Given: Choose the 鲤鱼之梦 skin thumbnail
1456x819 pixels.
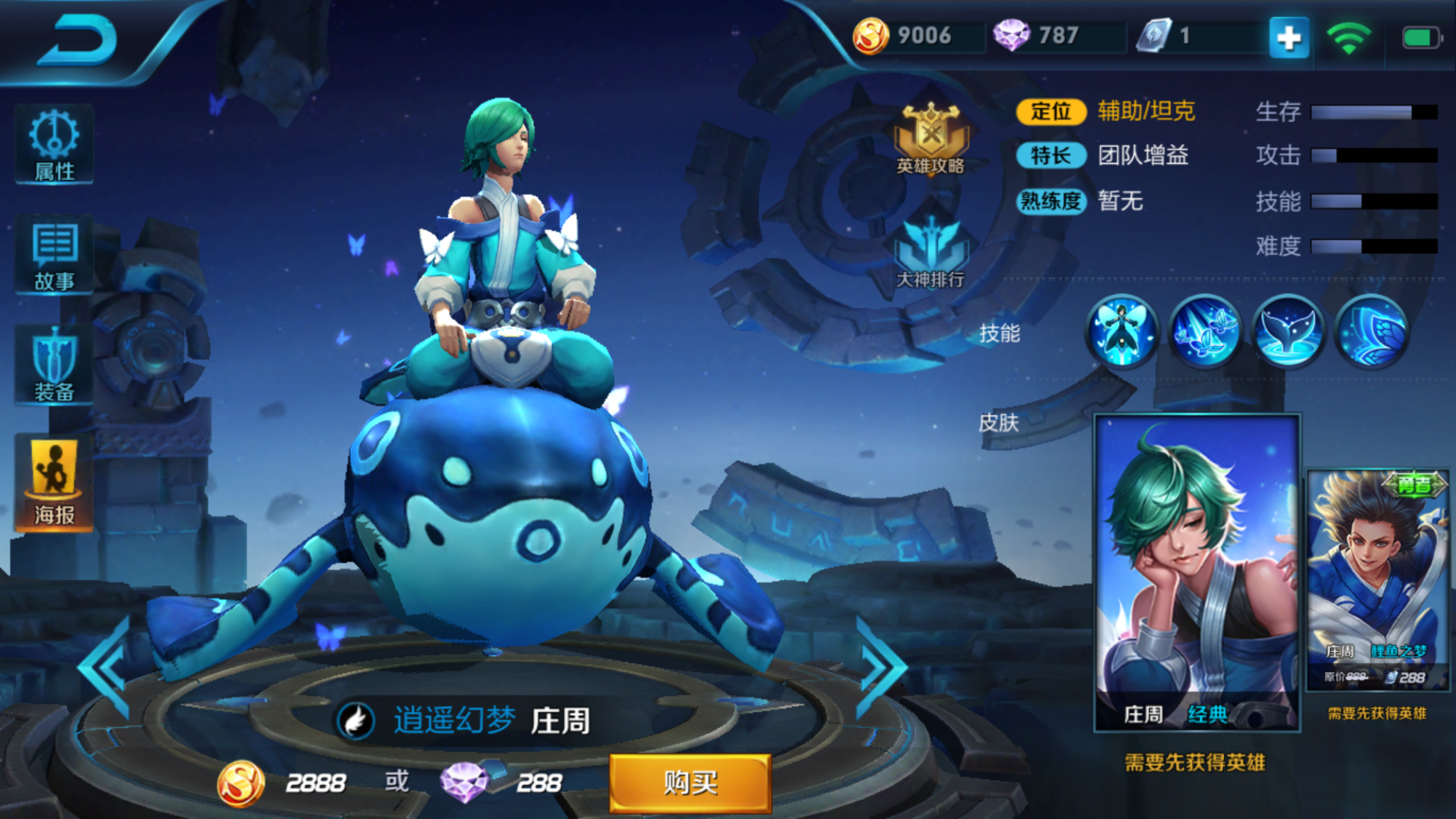Looking at the screenshot, I should (1377, 580).
